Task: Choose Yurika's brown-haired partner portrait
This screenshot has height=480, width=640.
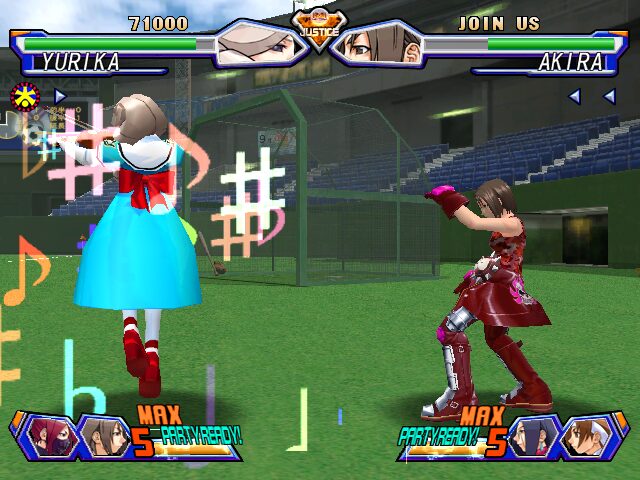Action: tap(100, 435)
